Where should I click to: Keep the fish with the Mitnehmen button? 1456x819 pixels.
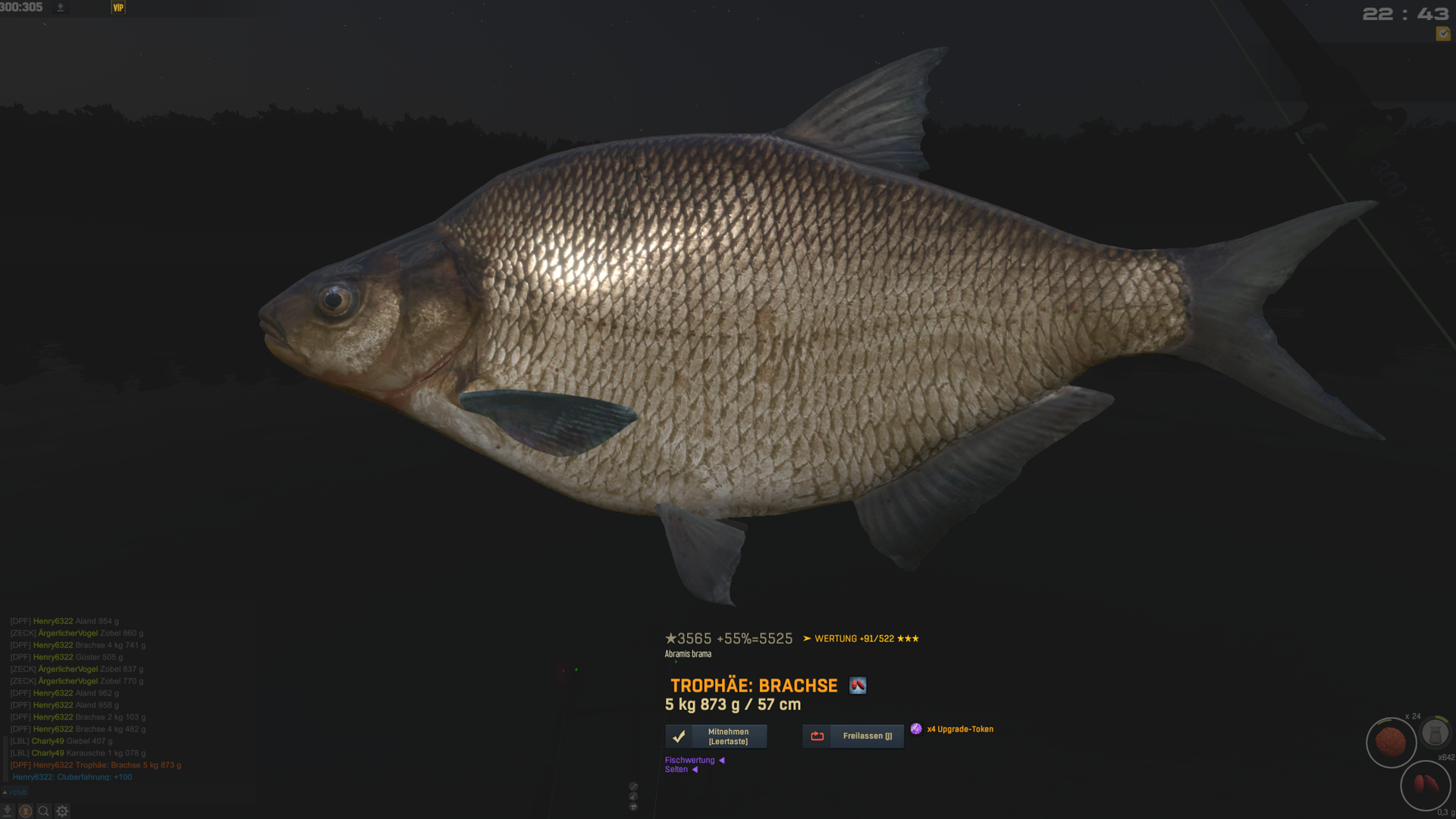pyautogui.click(x=716, y=736)
